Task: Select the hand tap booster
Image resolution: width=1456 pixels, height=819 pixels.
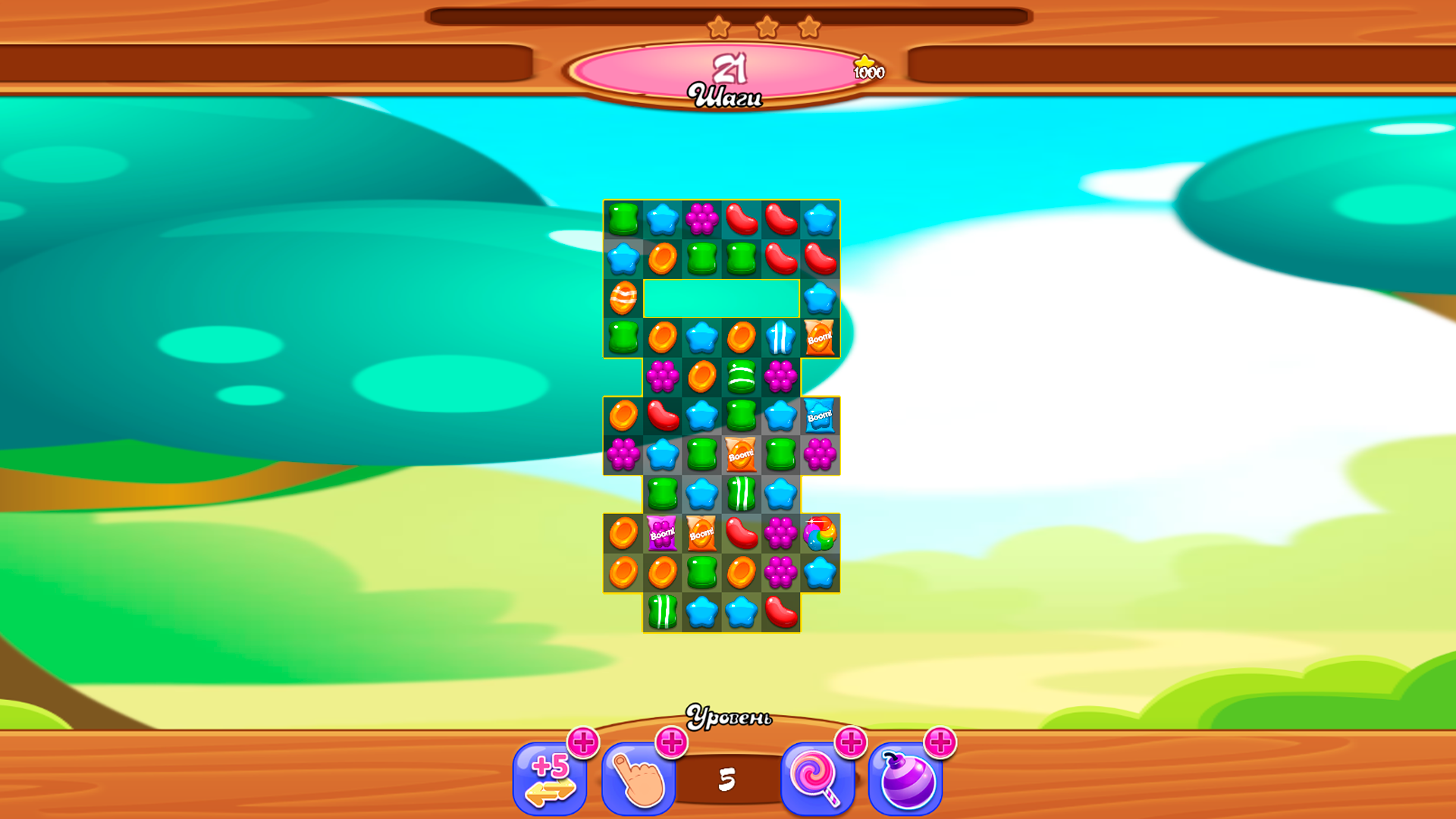Action: (639, 778)
